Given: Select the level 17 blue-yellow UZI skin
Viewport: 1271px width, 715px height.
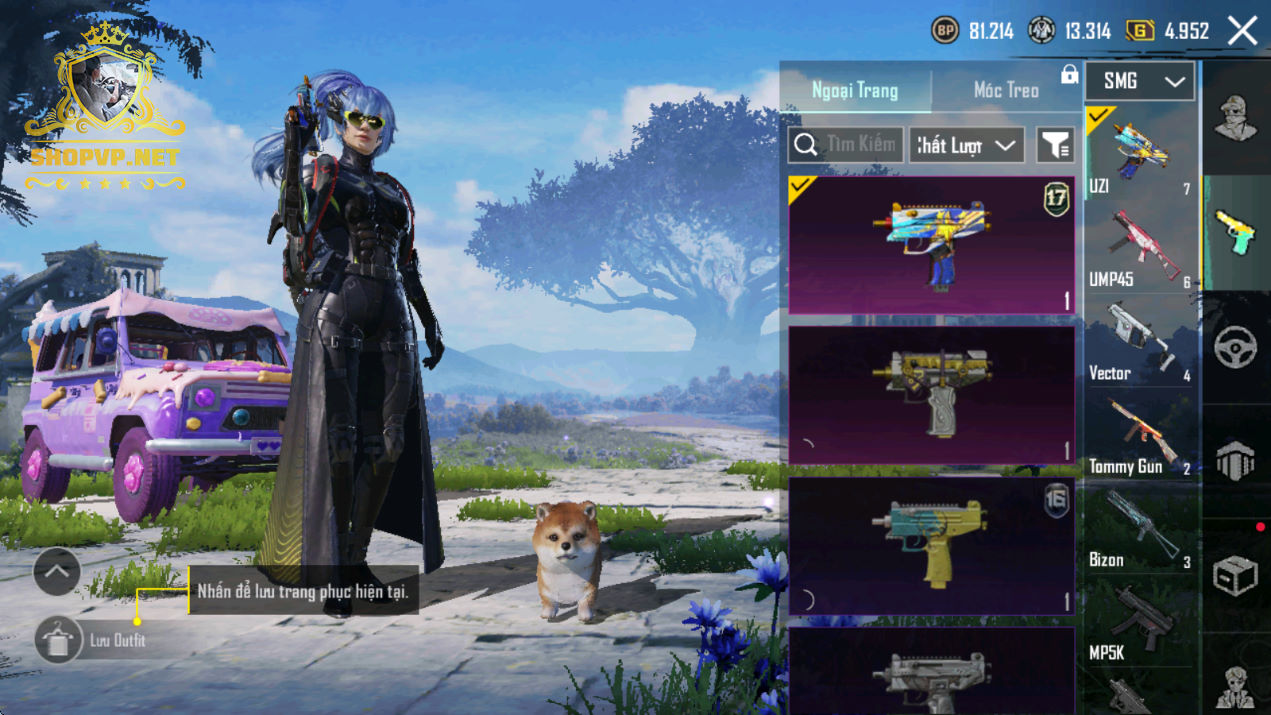Looking at the screenshot, I should pos(931,246).
